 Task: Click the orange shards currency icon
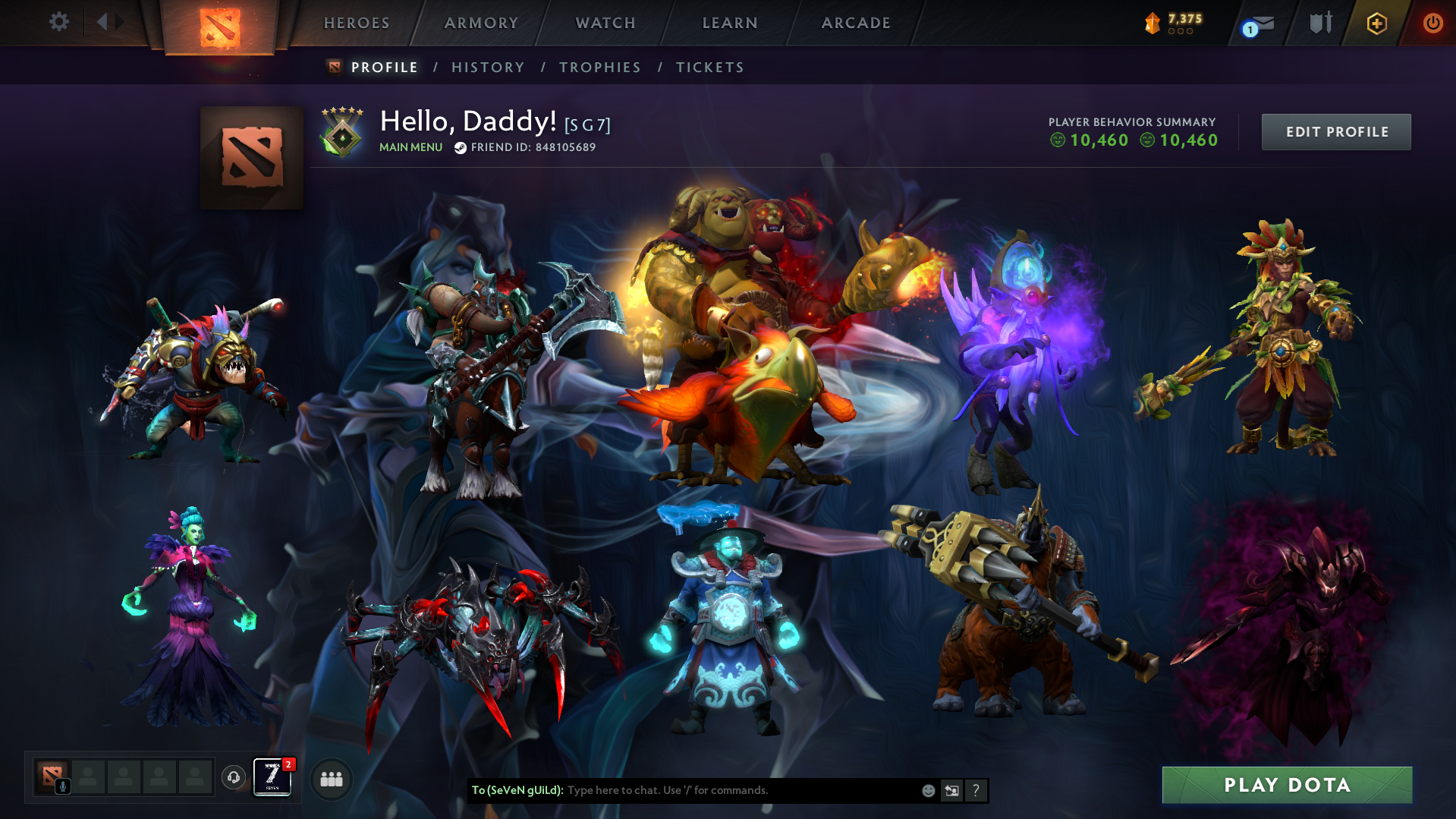(x=1153, y=22)
